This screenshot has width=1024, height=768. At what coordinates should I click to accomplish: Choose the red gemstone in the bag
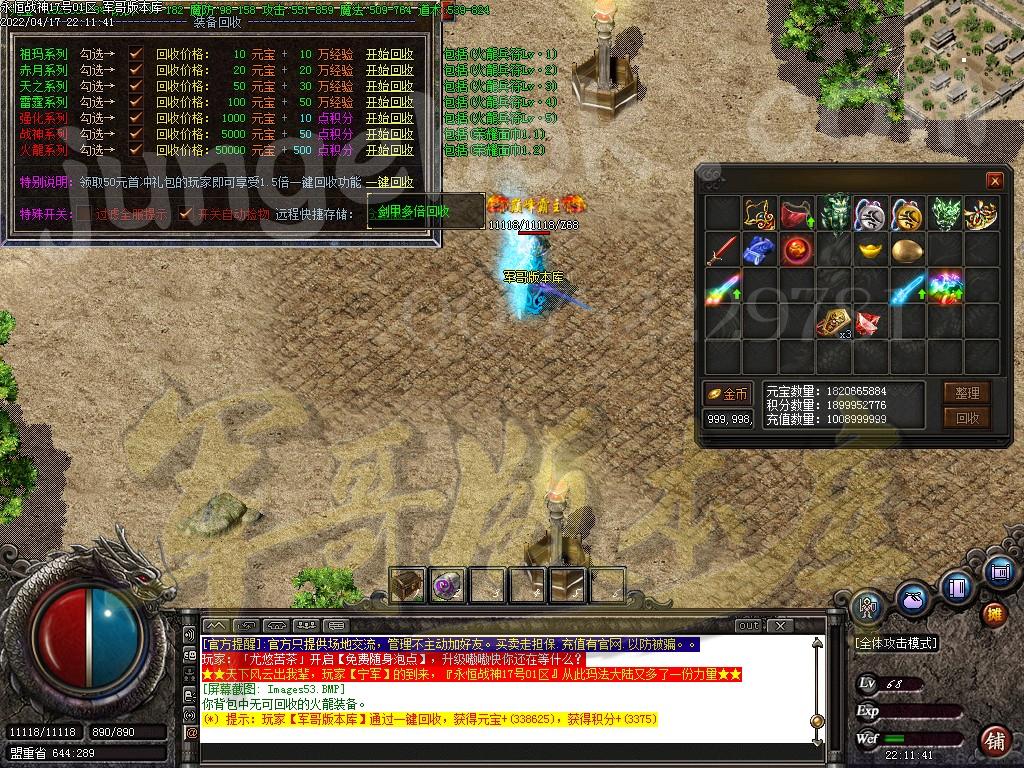(x=869, y=322)
